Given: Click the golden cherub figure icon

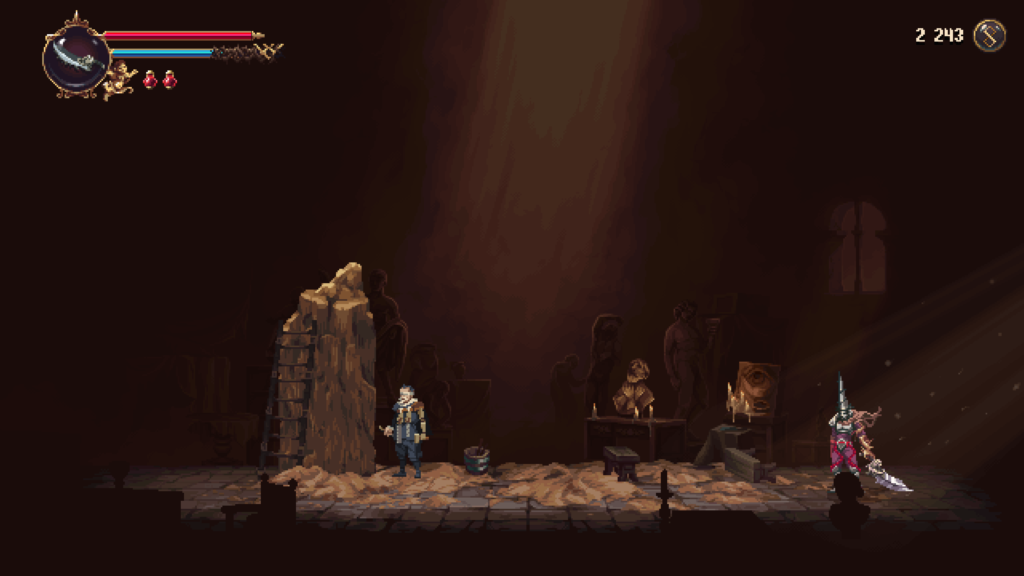Looking at the screenshot, I should tap(122, 80).
